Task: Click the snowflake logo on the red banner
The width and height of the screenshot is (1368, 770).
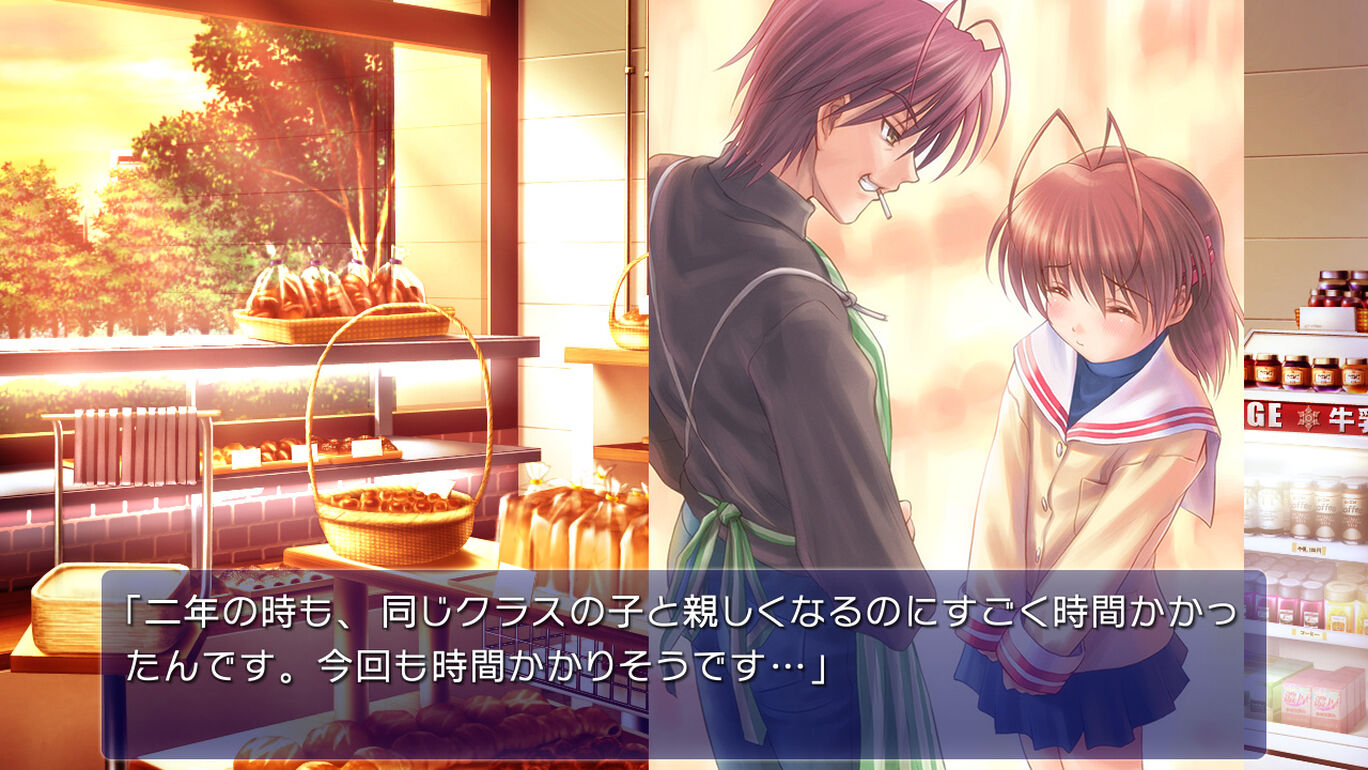Action: click(x=1310, y=416)
